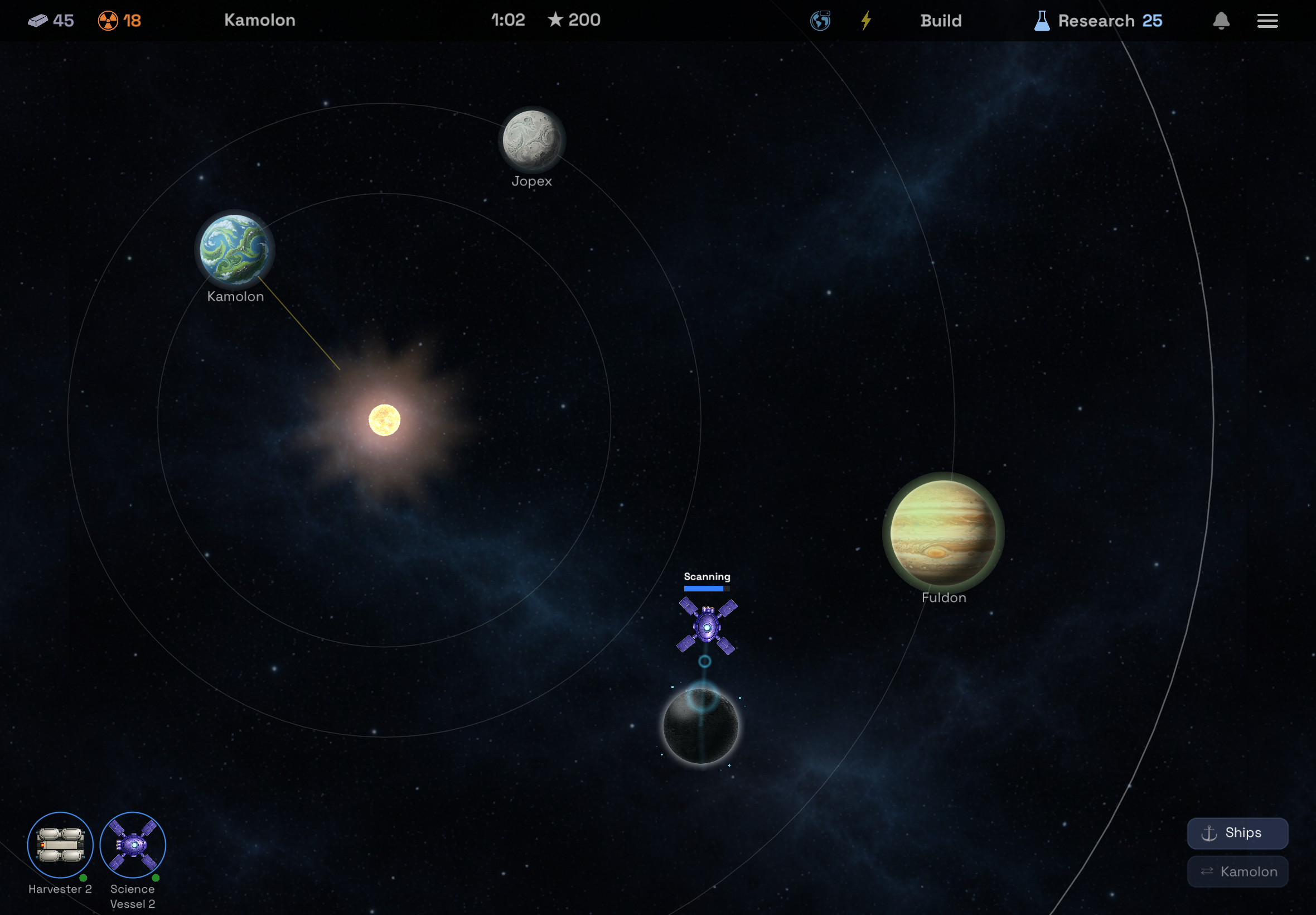Click the Ships button
The image size is (1316, 915).
tap(1237, 832)
